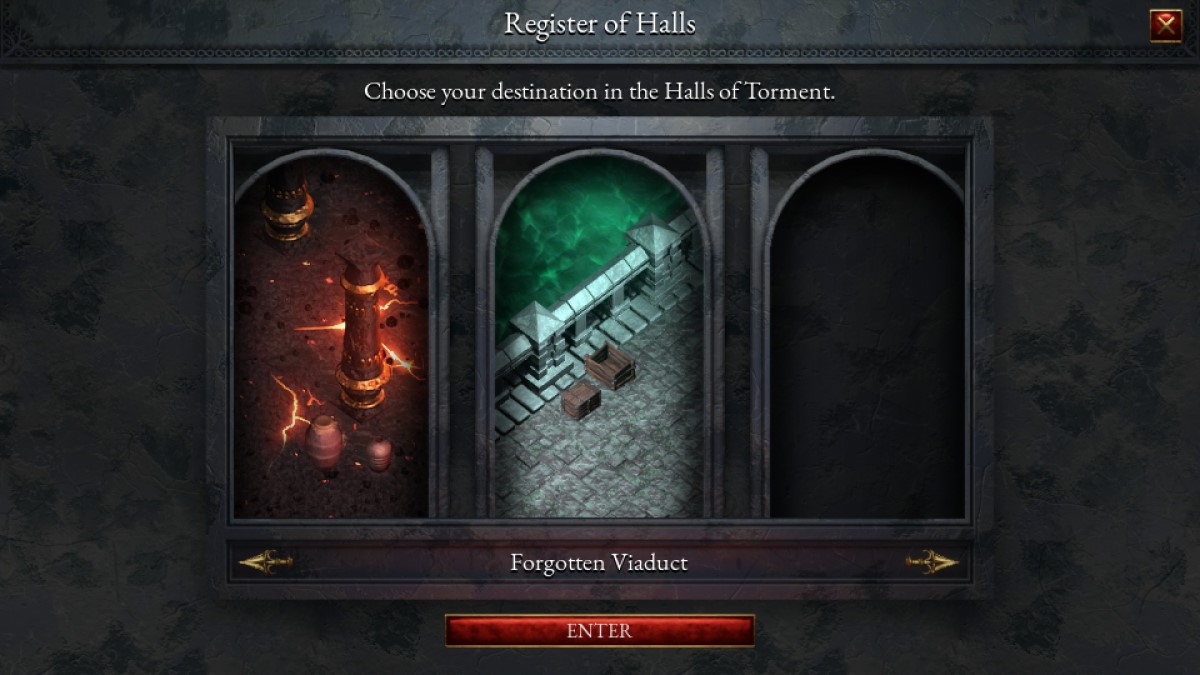Screen dimensions: 1200x675
Task: Show the next hall with right arrow
Action: tap(932, 562)
